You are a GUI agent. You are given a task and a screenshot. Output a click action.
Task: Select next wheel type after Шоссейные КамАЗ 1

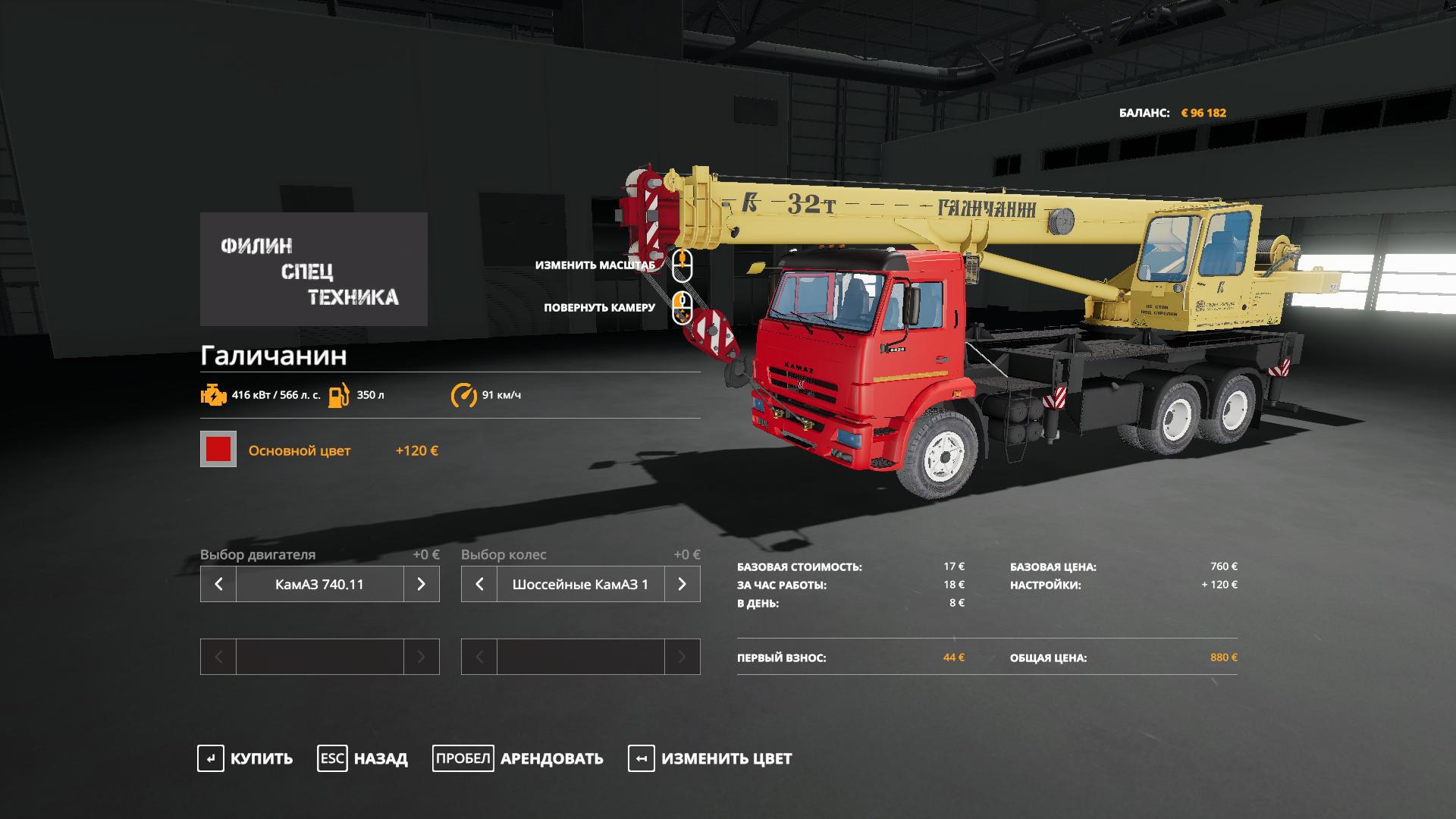pyautogui.click(x=682, y=584)
